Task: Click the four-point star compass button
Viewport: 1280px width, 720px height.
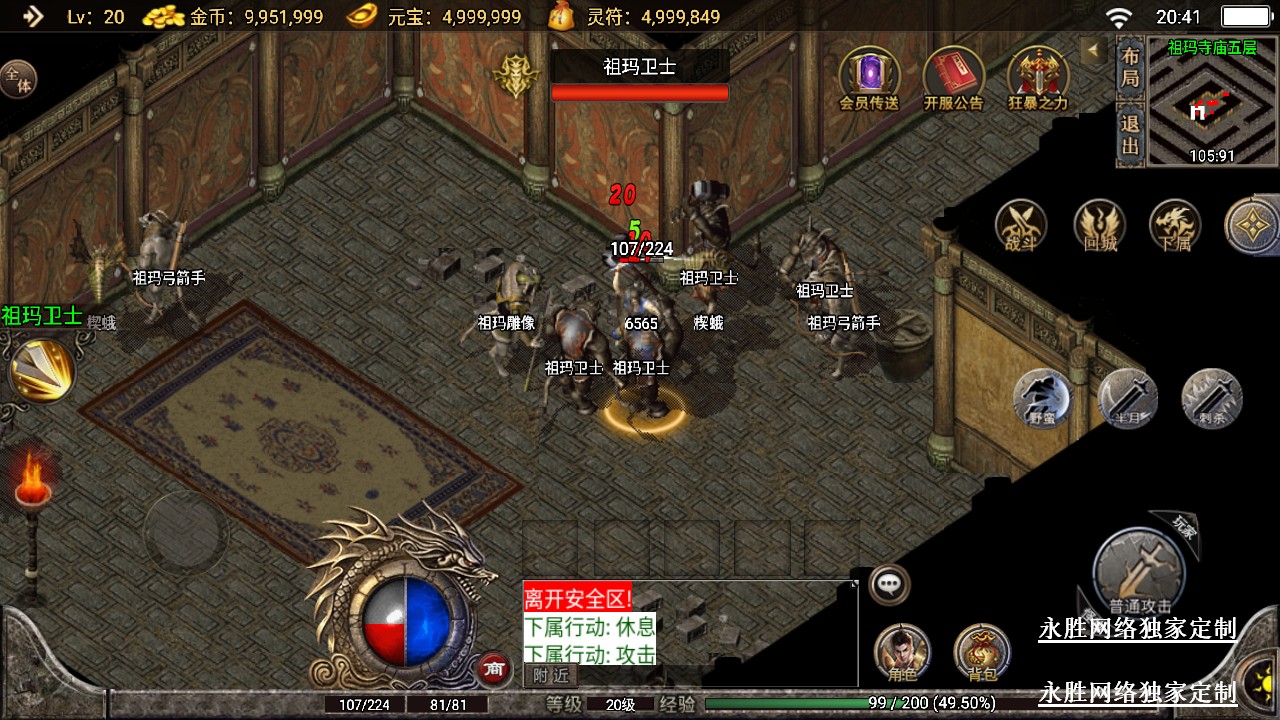Action: click(x=1252, y=225)
